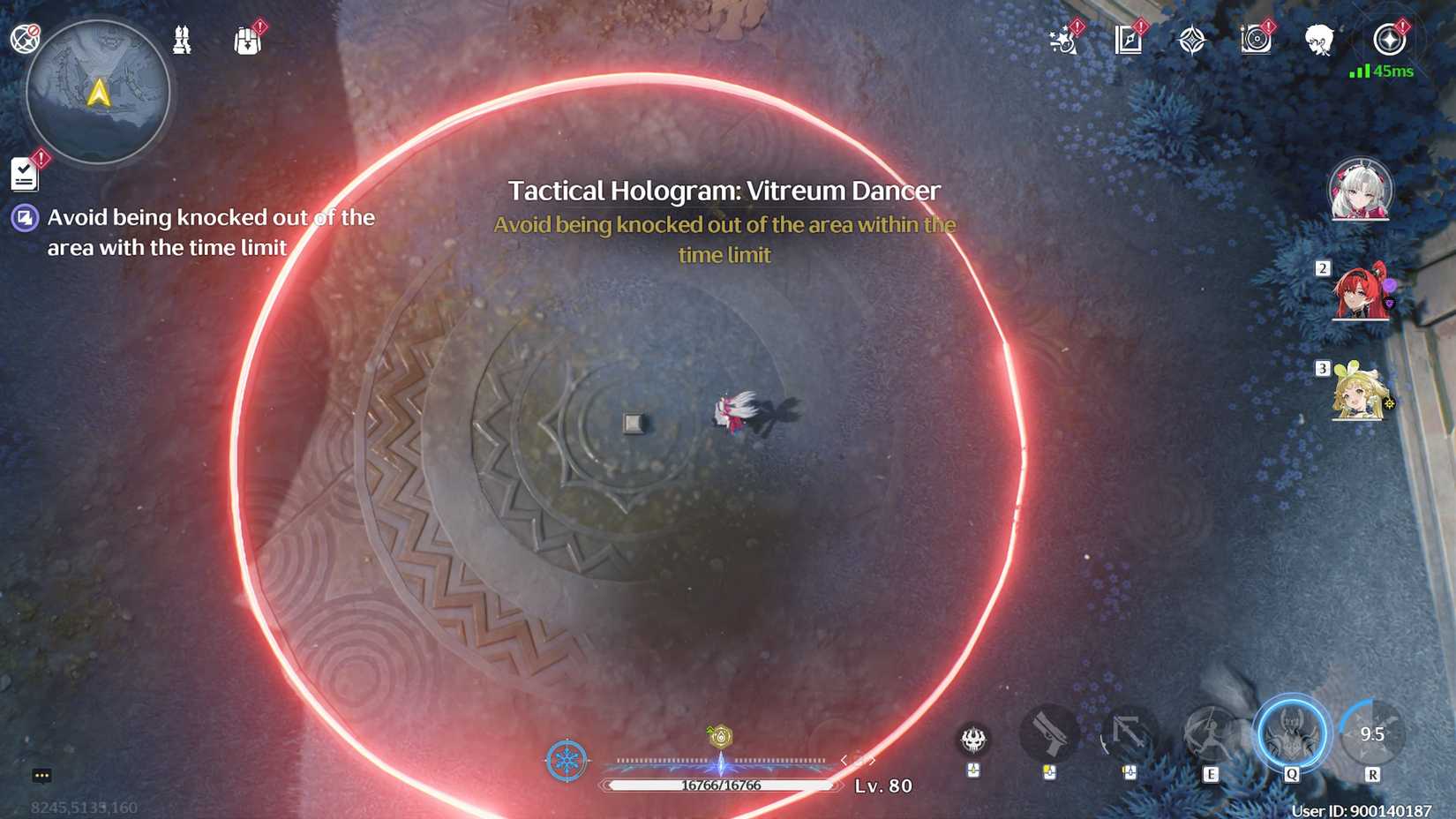Screen dimensions: 1456x819
Task: Open the Convene star icon in top-right toolbar
Action: click(1191, 40)
